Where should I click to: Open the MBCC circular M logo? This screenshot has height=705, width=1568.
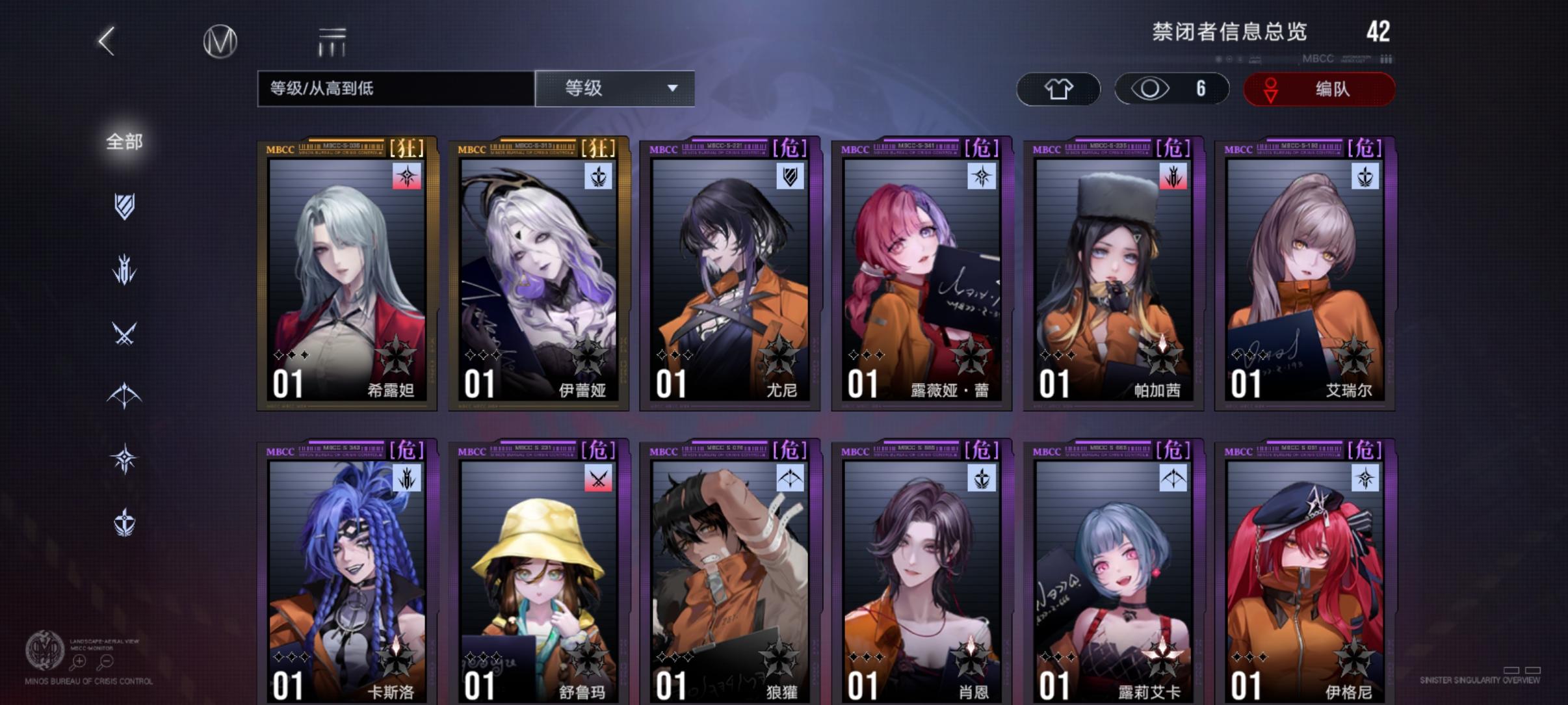pos(219,40)
